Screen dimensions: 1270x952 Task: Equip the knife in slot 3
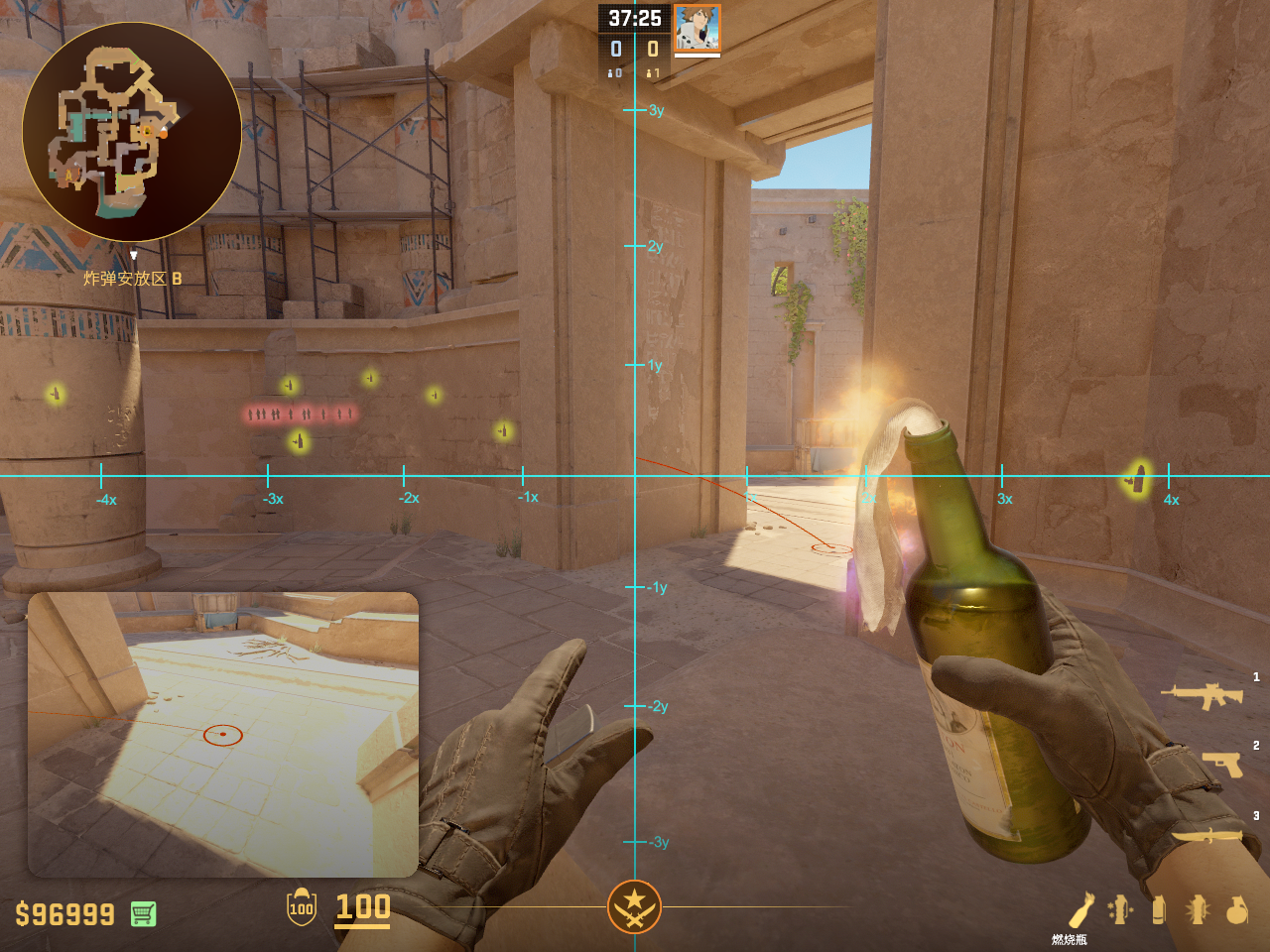(x=1207, y=835)
